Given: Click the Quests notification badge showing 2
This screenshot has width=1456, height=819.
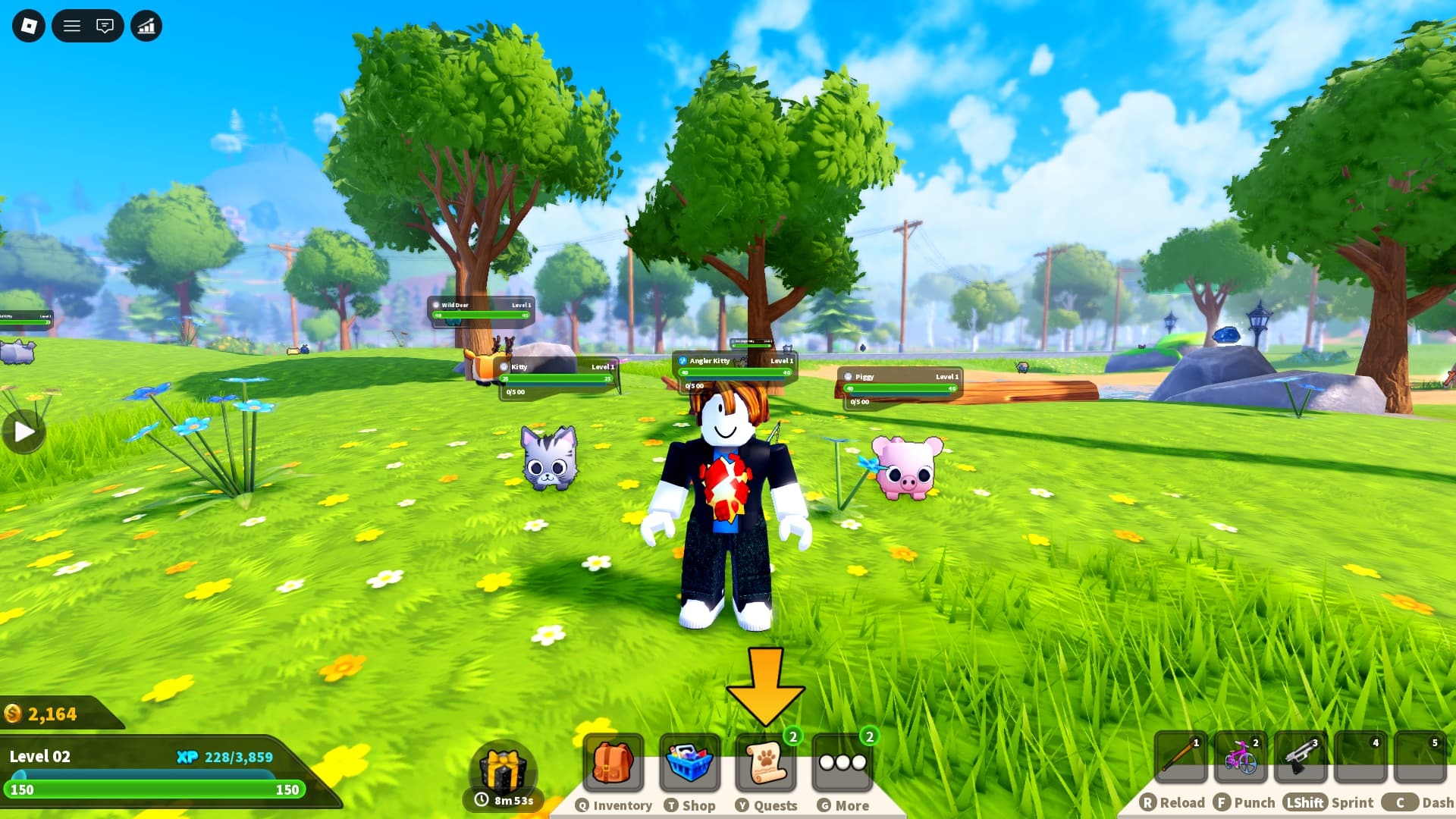Looking at the screenshot, I should tap(793, 736).
